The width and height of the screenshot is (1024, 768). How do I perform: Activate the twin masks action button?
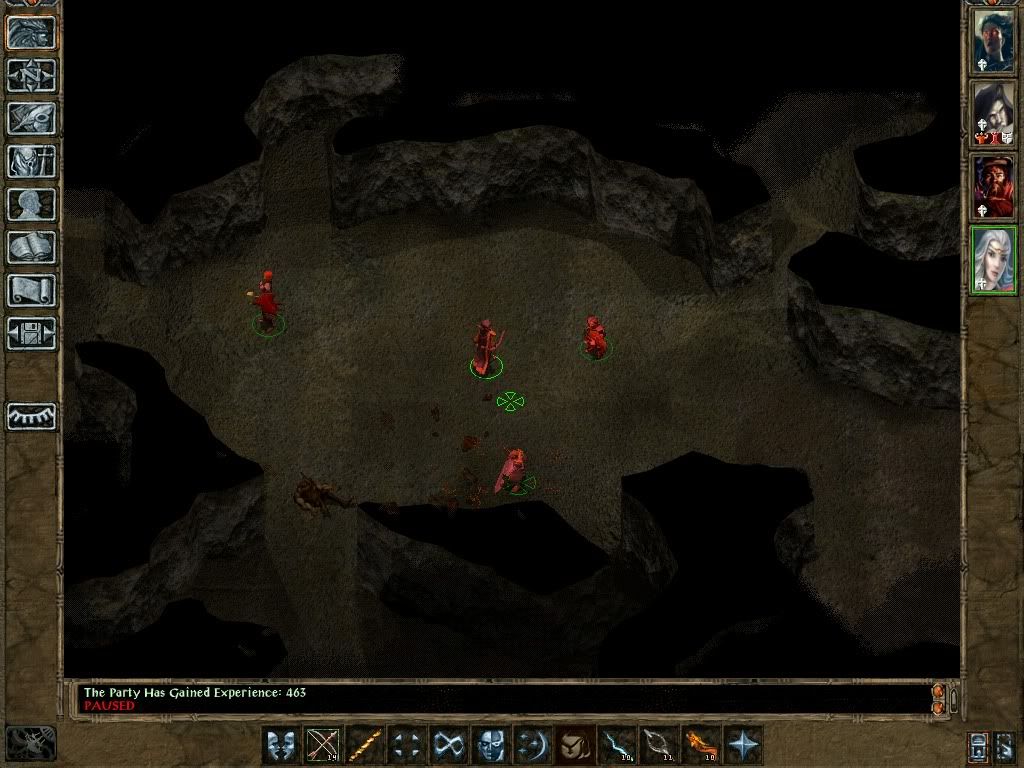pyautogui.click(x=280, y=745)
